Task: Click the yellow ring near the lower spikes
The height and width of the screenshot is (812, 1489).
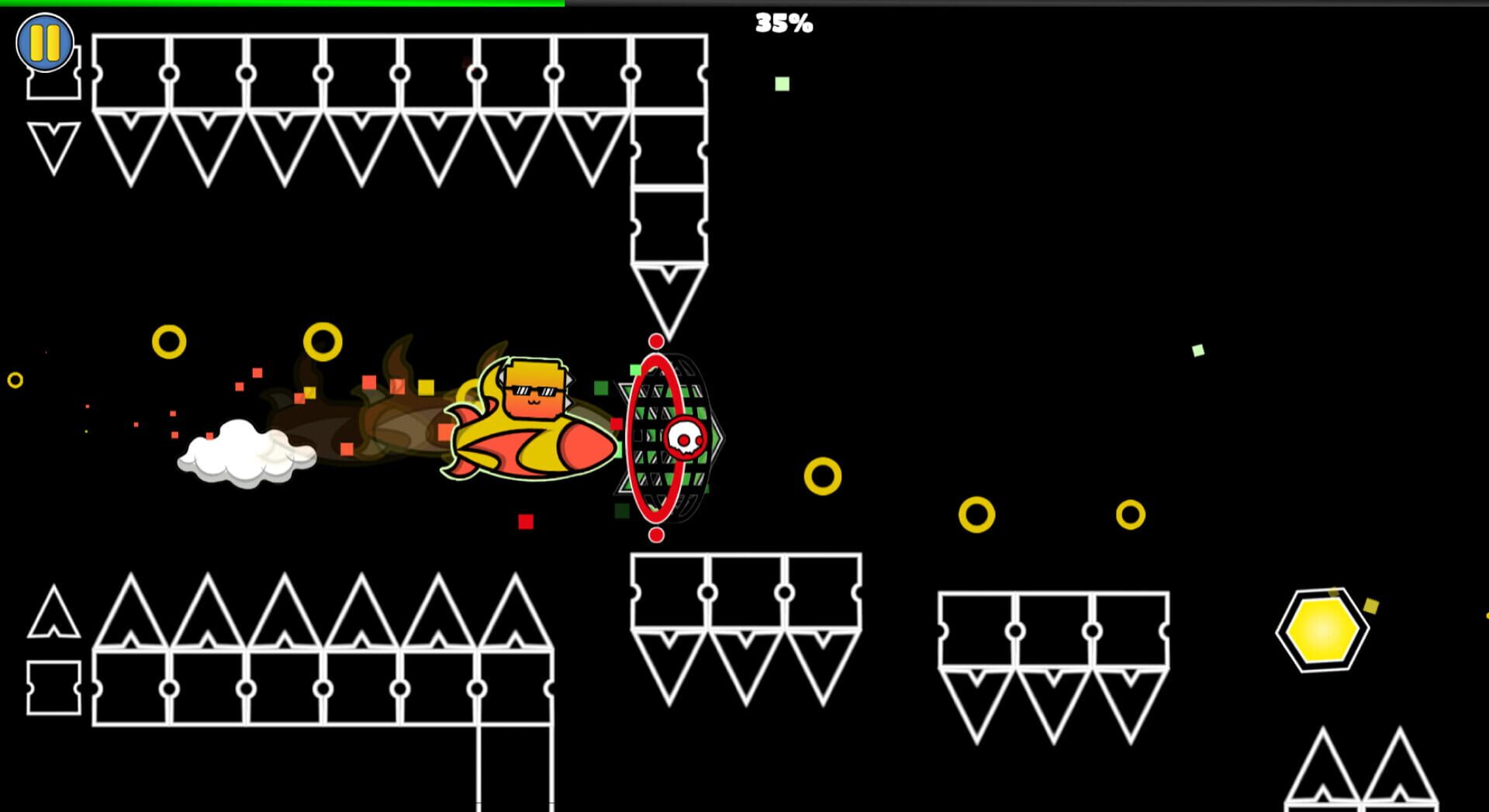Action: (978, 514)
